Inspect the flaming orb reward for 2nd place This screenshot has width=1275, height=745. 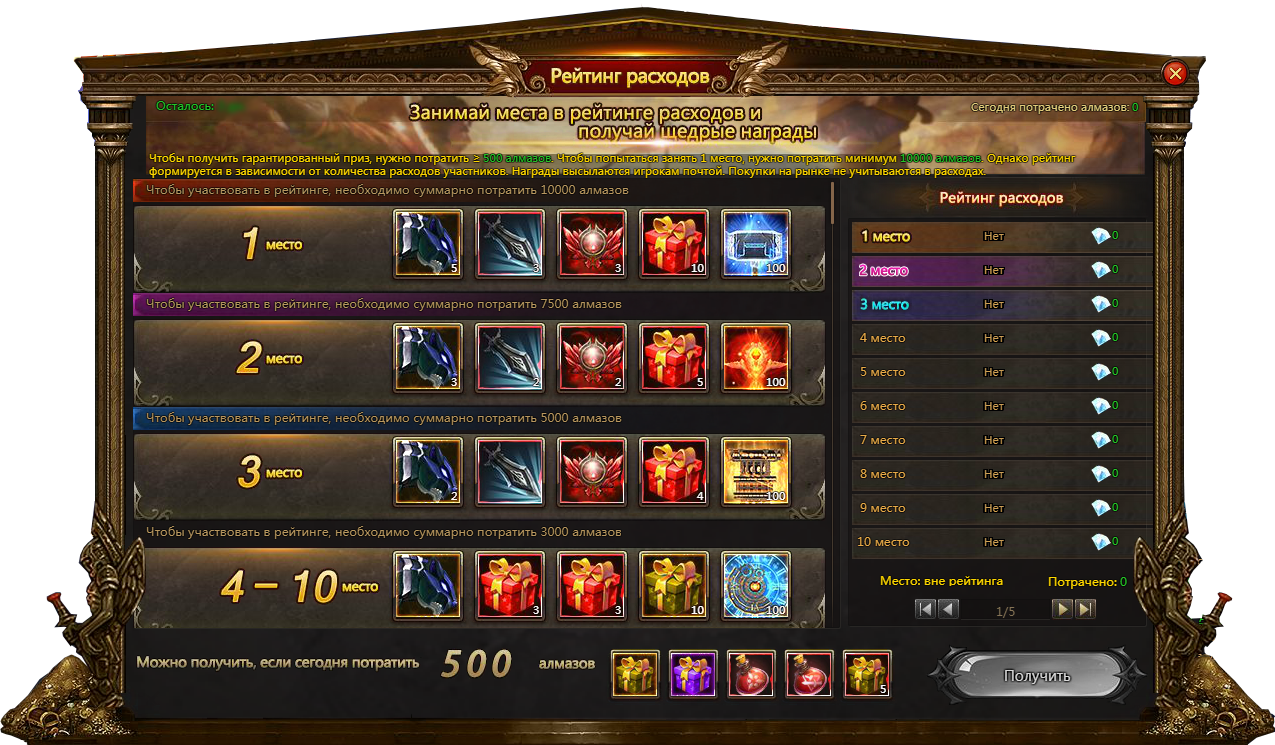coord(755,357)
